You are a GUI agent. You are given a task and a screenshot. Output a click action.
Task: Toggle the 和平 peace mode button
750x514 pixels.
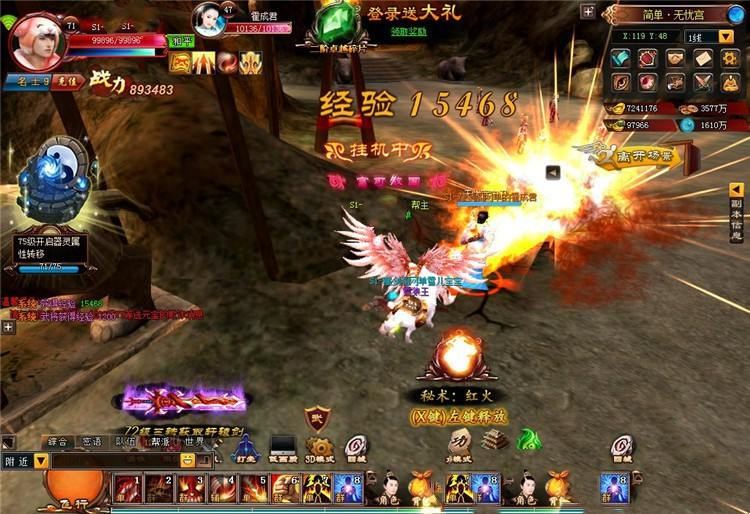[x=181, y=42]
